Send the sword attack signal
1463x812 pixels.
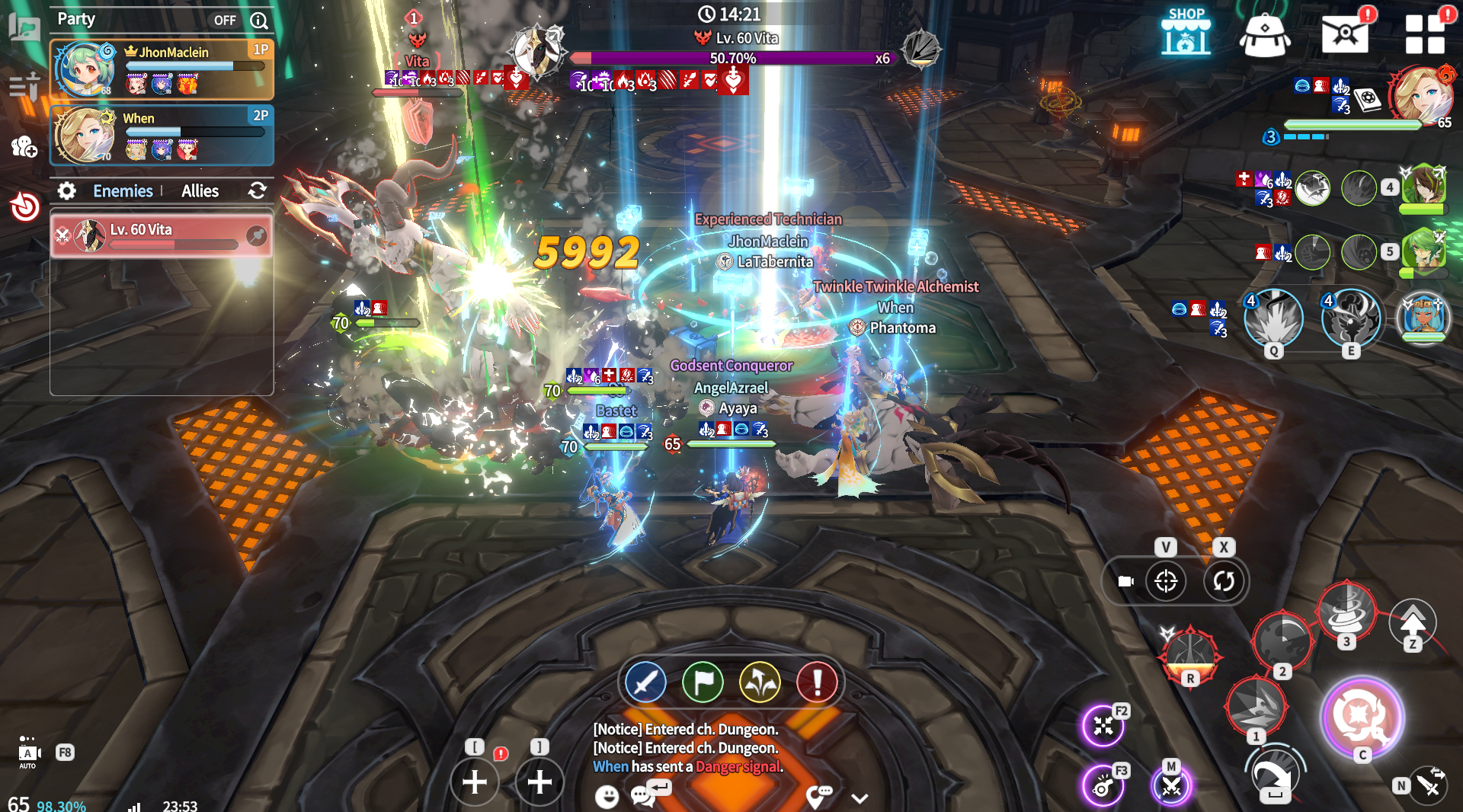(x=645, y=683)
